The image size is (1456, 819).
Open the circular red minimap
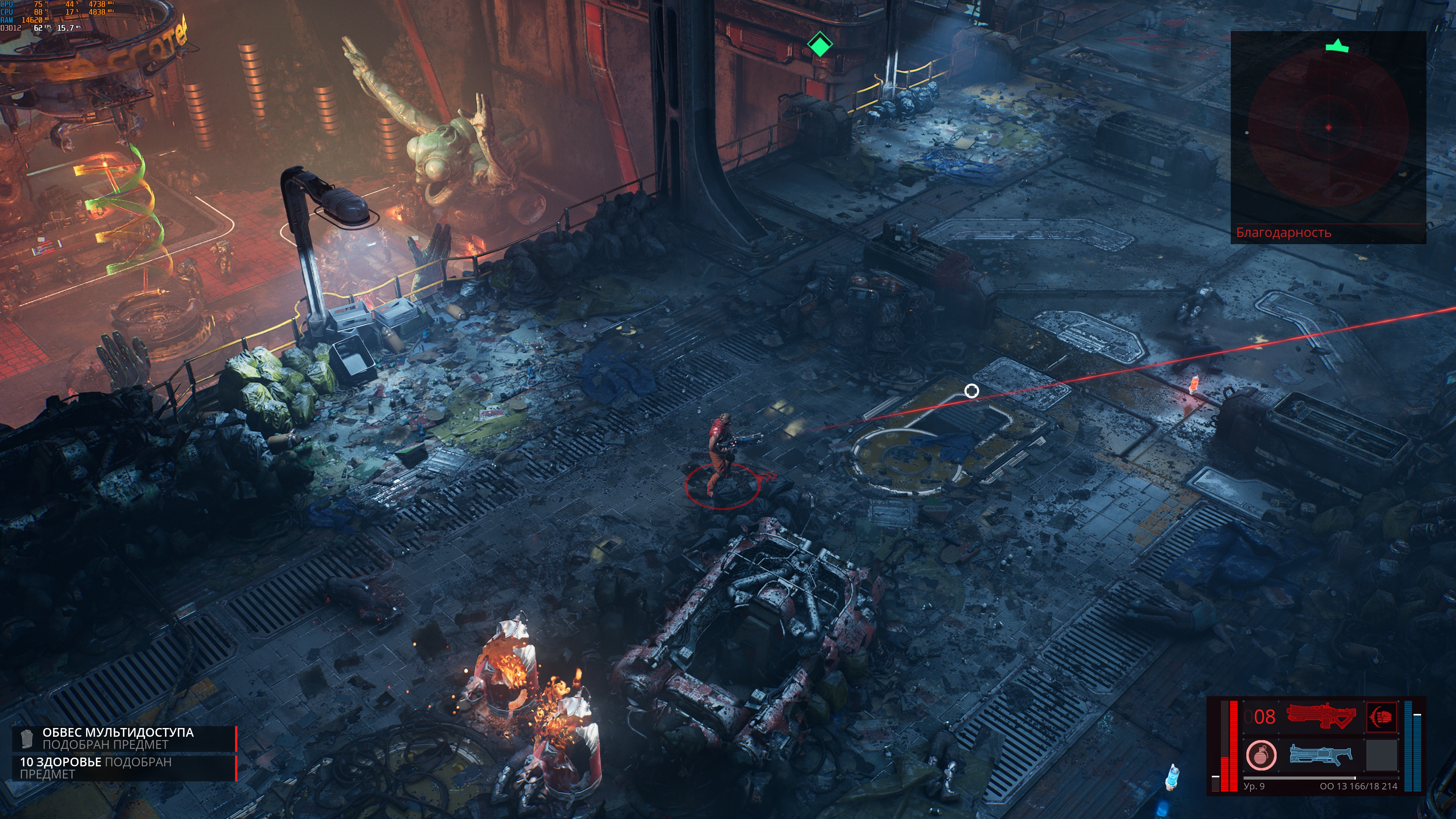[x=1328, y=128]
